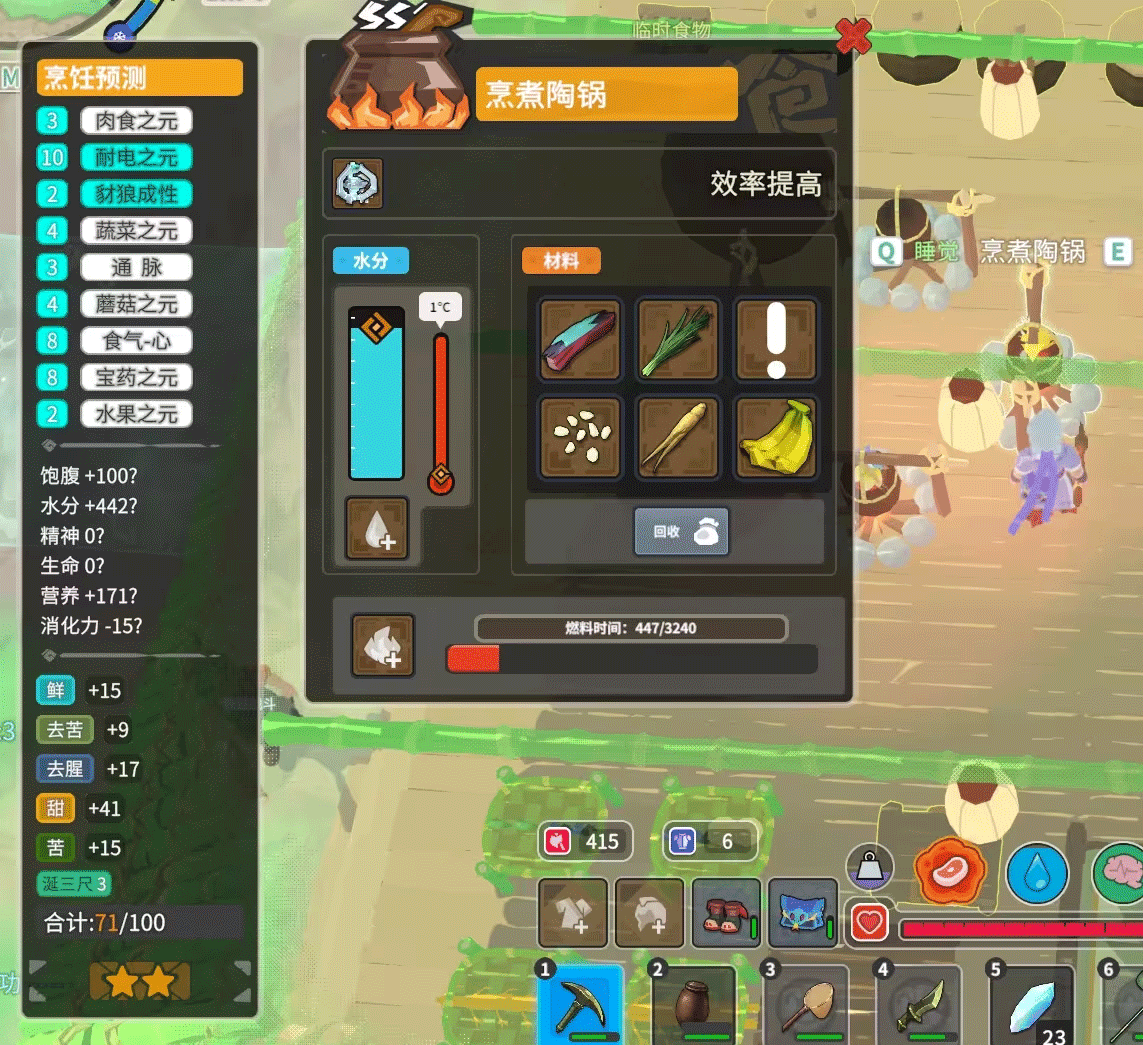1143x1045 pixels.
Task: Select the raw meat ingredient slot
Action: 581,339
